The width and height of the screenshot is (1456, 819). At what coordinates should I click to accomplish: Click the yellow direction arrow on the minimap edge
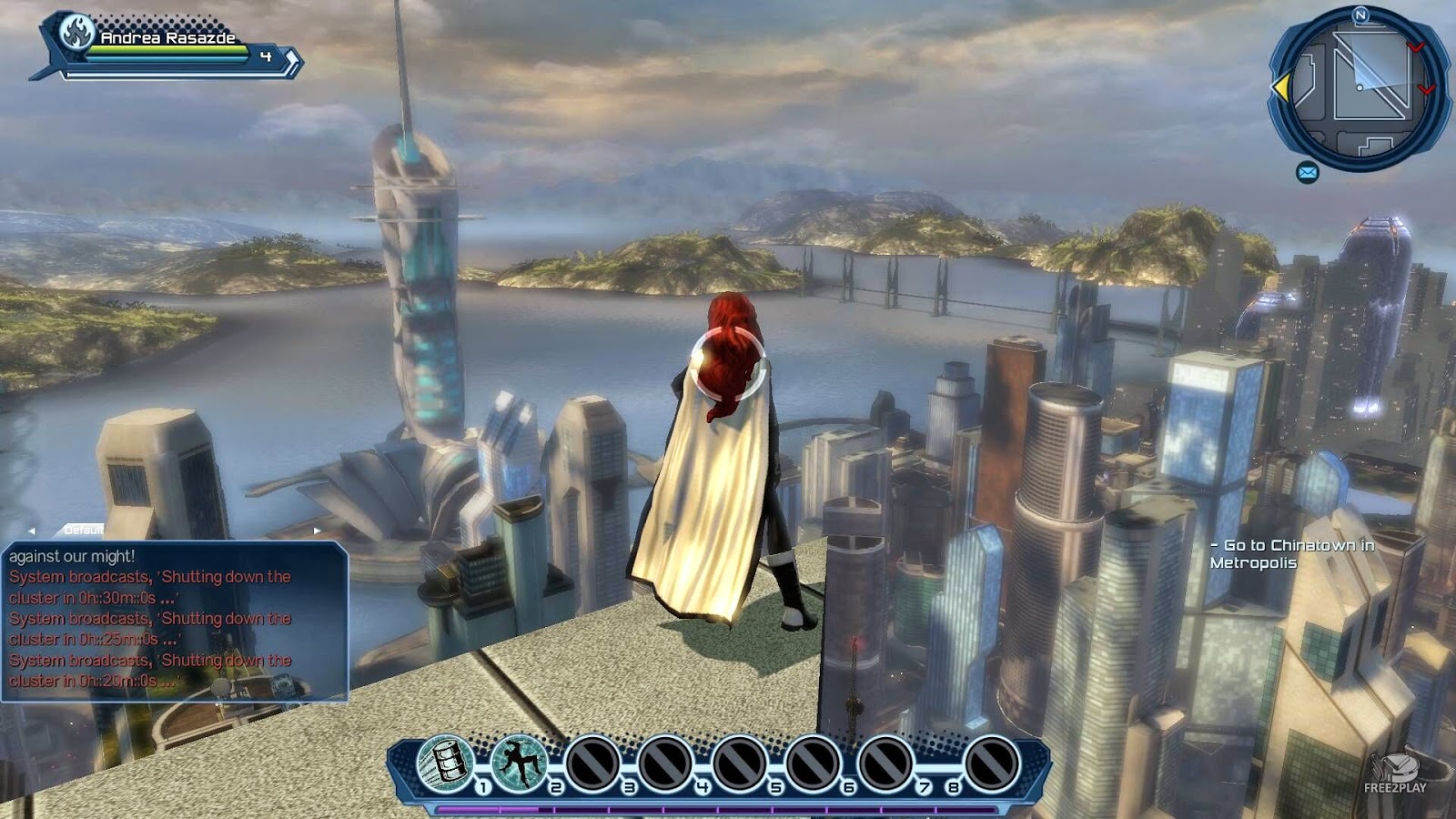(1280, 87)
